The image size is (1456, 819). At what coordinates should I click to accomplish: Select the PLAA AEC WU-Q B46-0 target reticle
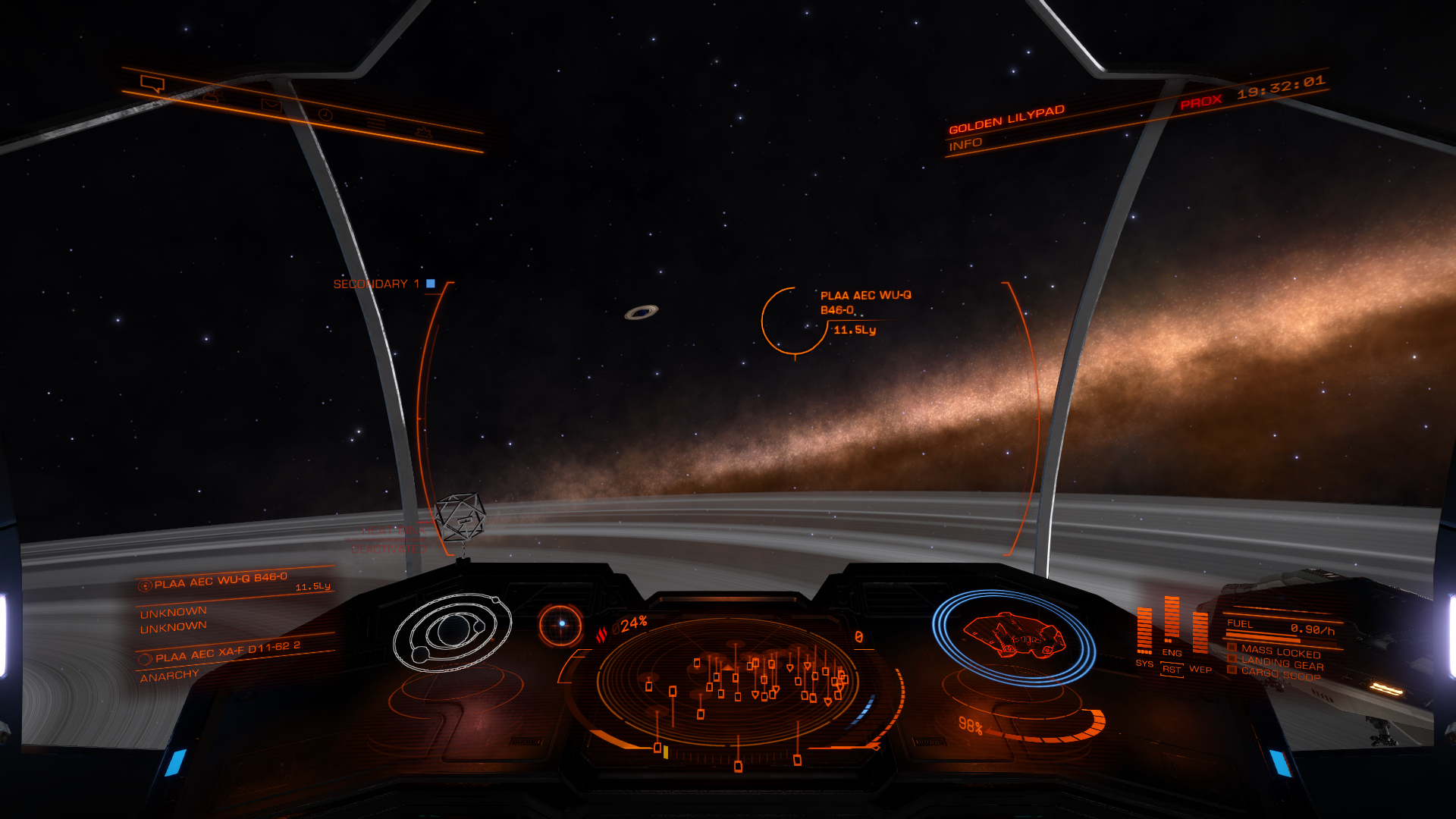point(794,321)
